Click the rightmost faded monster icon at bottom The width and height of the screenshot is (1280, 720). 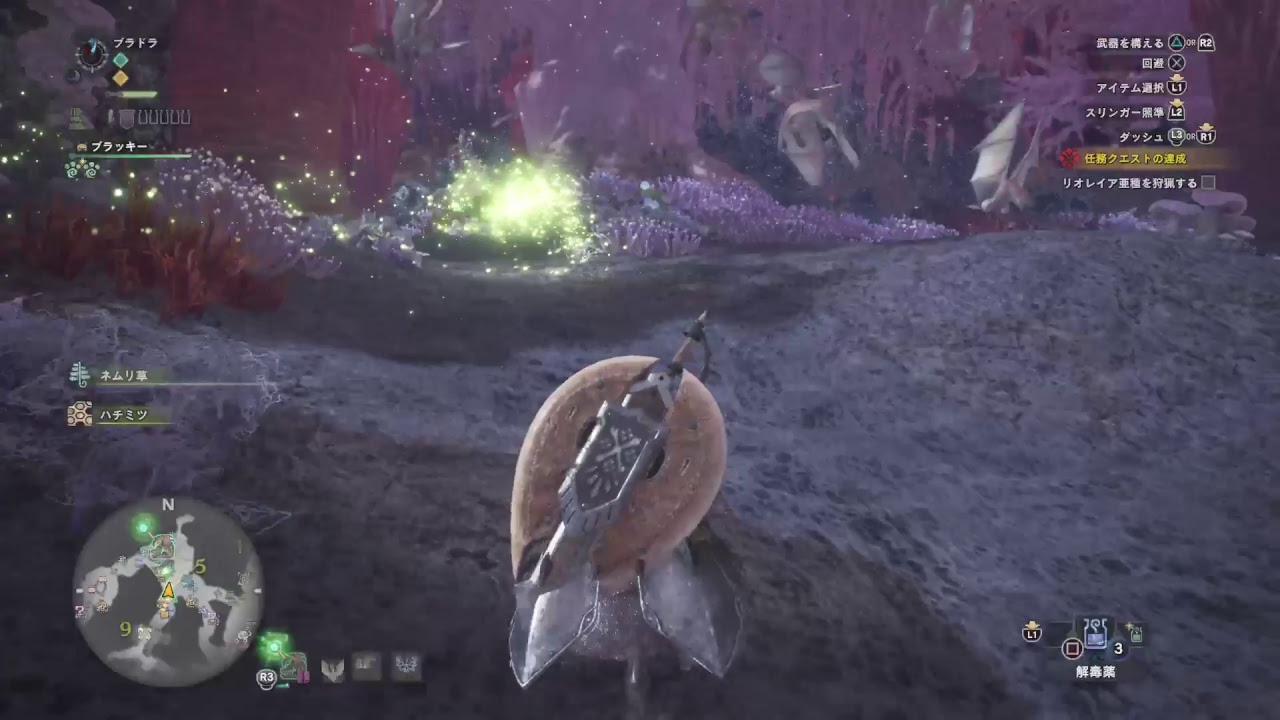click(x=406, y=666)
